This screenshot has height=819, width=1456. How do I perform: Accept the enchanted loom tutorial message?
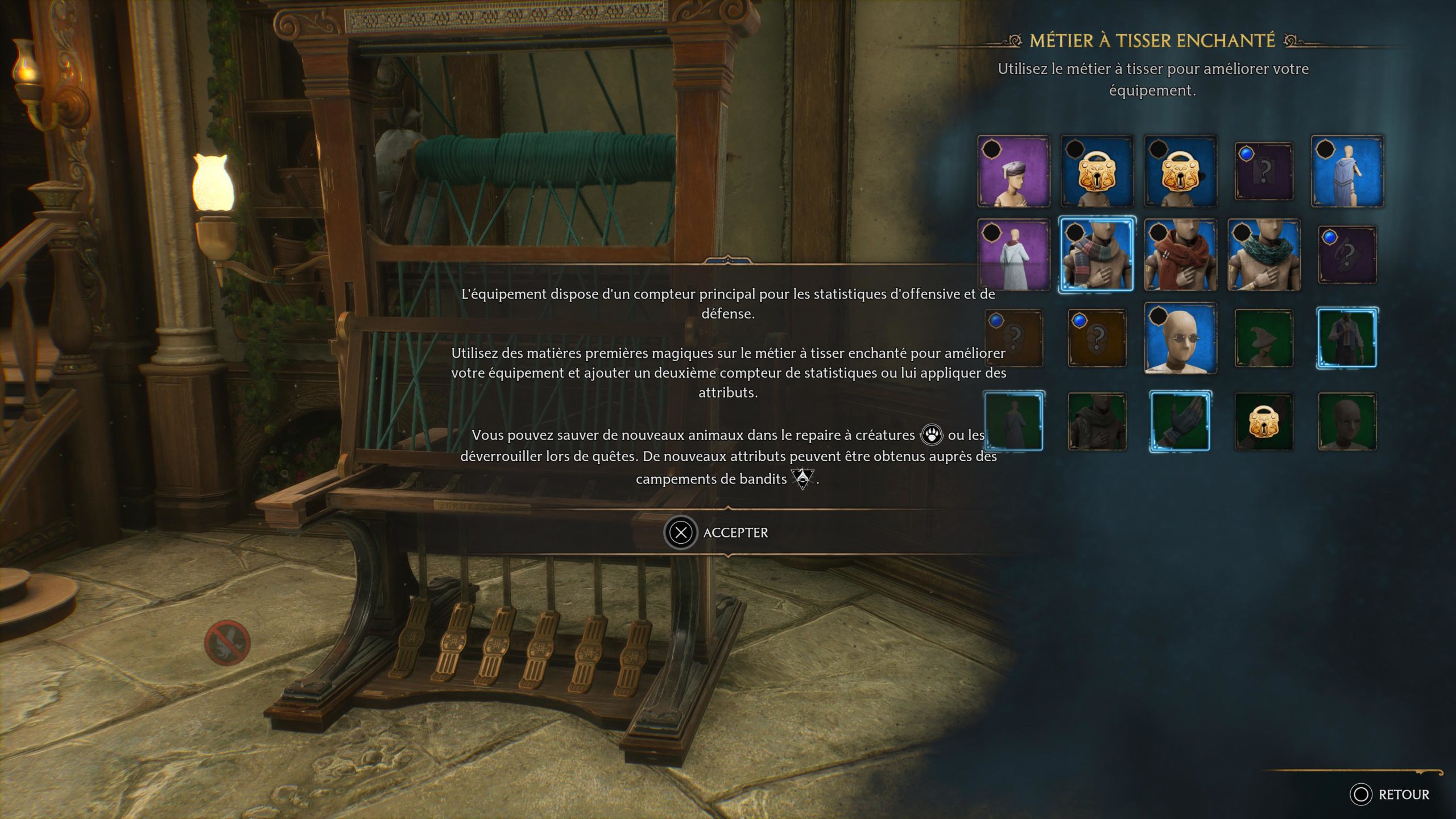[717, 532]
